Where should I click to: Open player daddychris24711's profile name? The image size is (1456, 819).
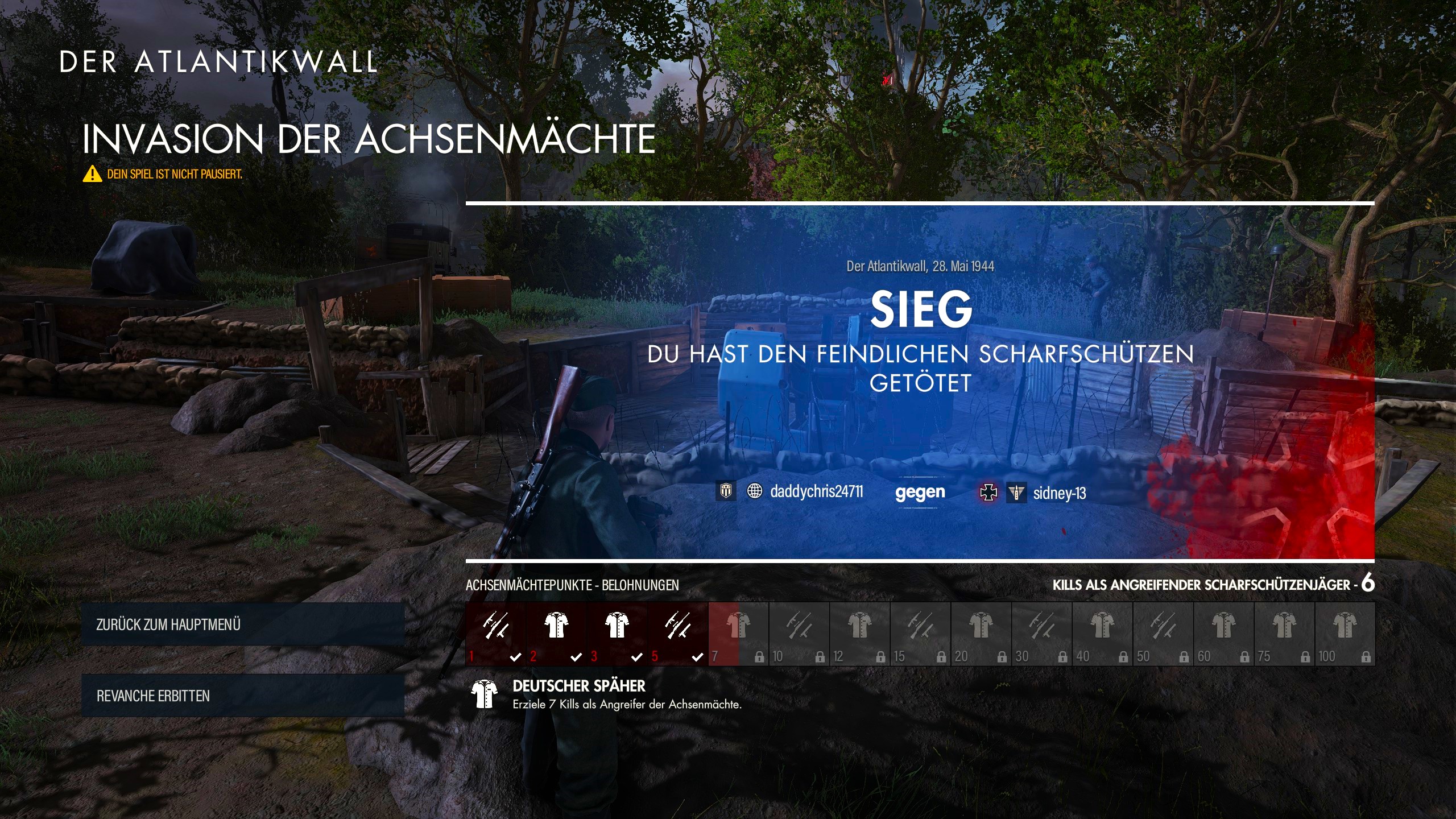click(x=816, y=491)
